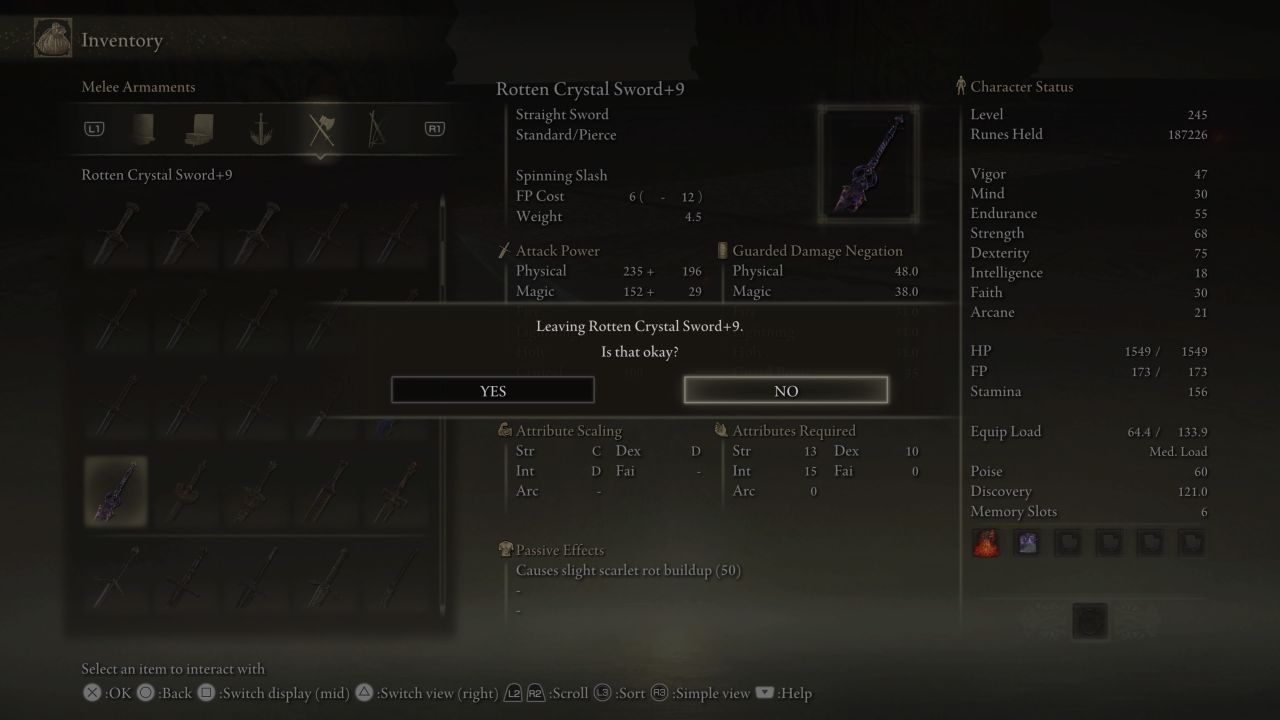
Task: Click the Passive Effects crown icon
Action: [504, 550]
